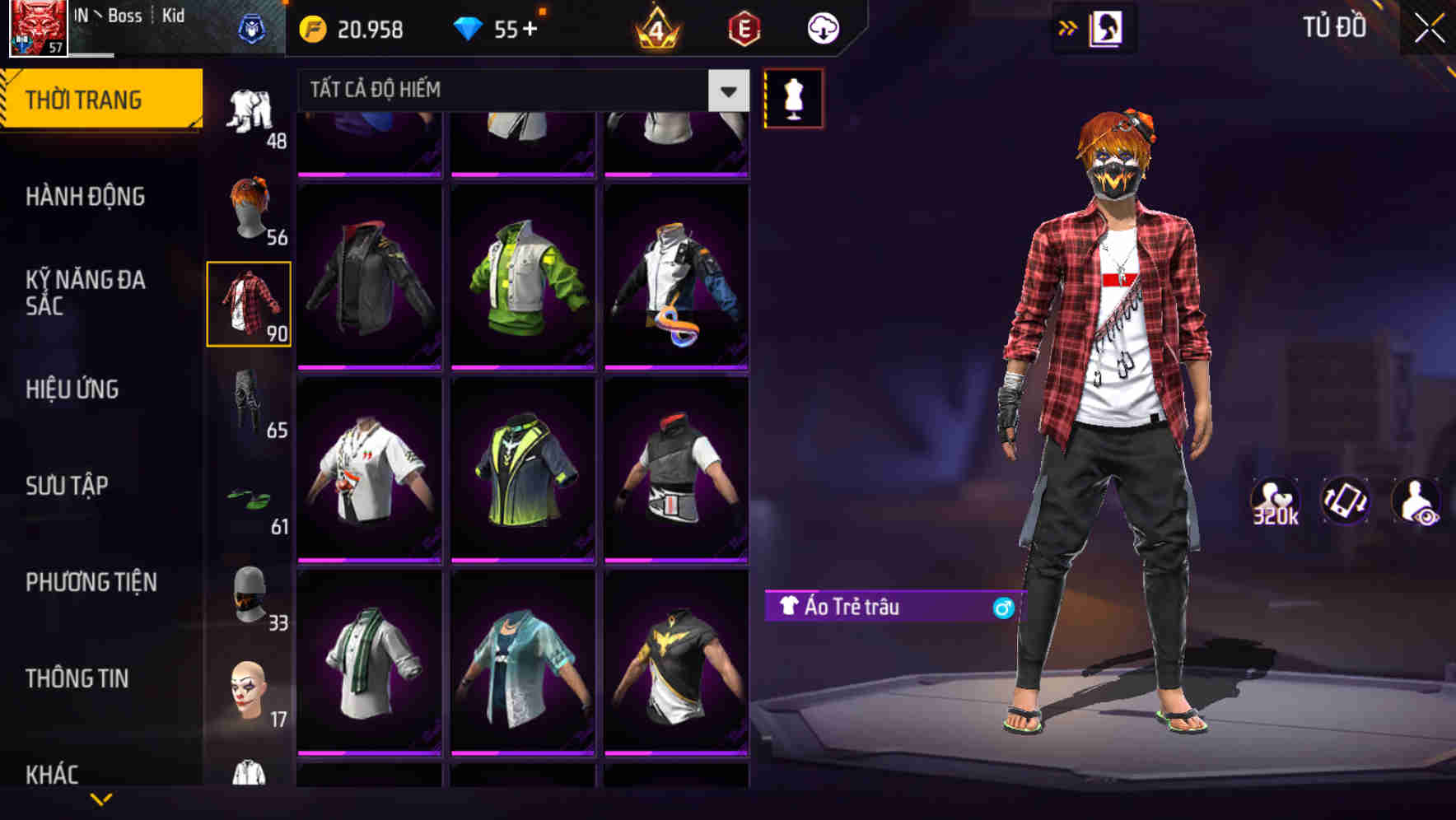The width and height of the screenshot is (1456, 820).
Task: Click the double chevron collapse arrows
Action: [x=1066, y=27]
